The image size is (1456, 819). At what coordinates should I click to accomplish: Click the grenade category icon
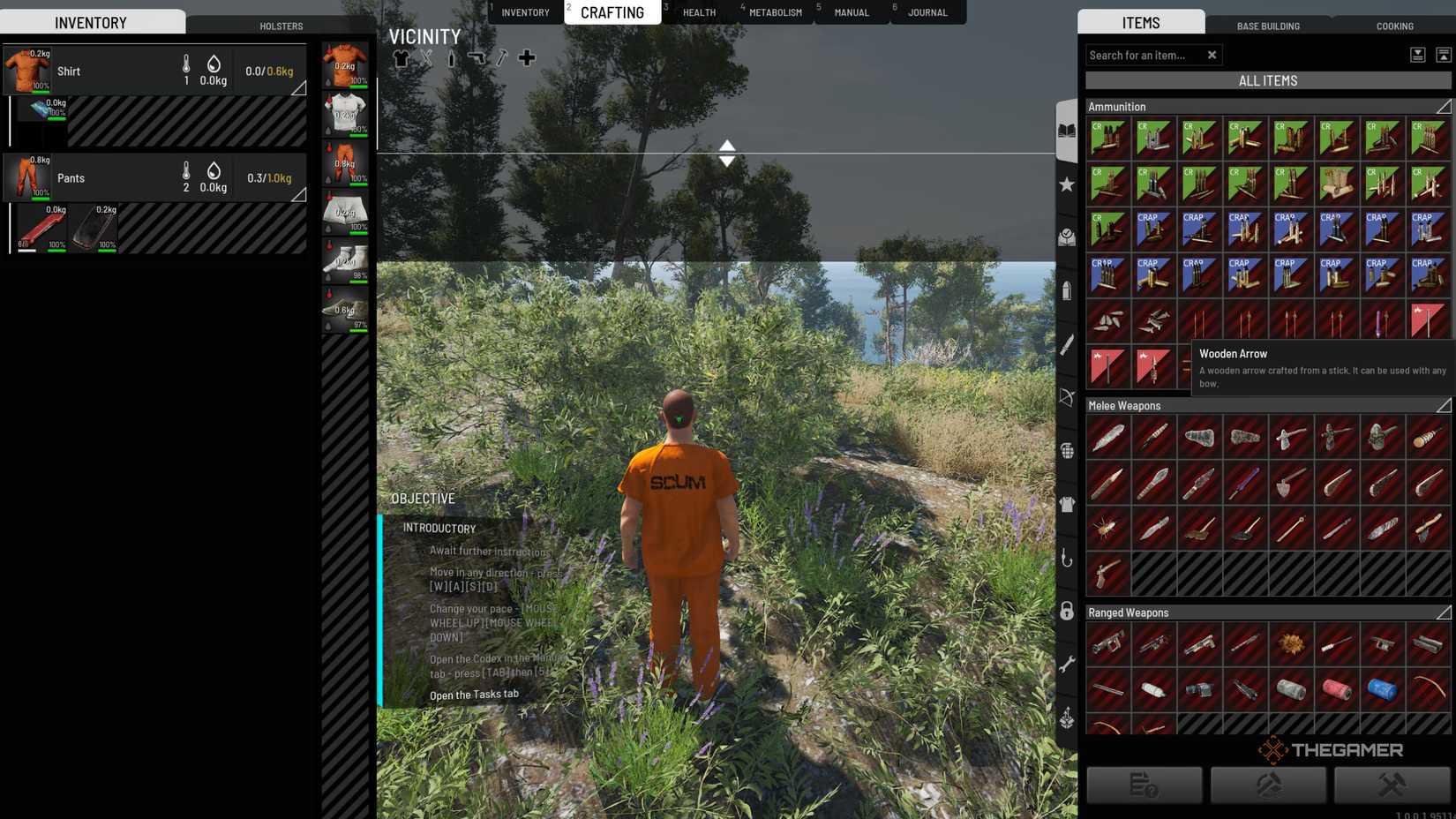click(1067, 450)
